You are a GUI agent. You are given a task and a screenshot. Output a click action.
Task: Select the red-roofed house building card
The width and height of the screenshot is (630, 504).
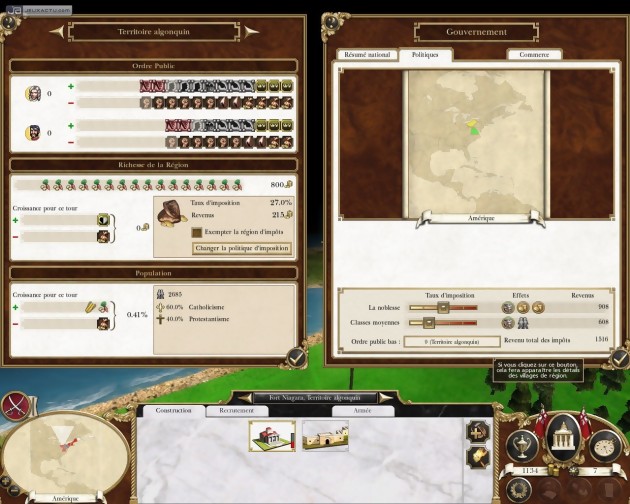tap(271, 435)
